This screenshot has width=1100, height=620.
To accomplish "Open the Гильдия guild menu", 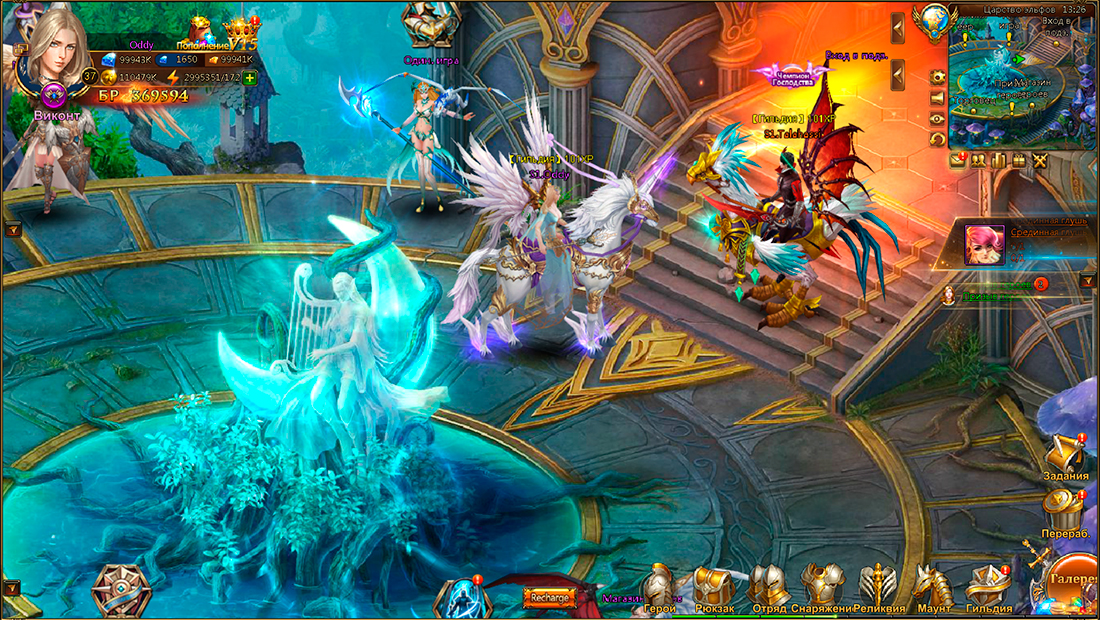I will (988, 587).
